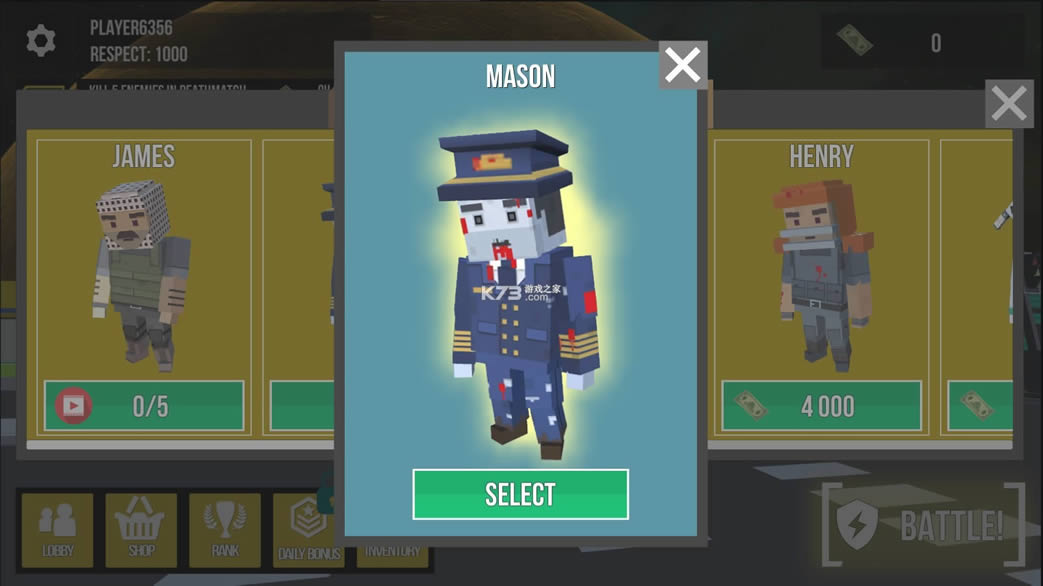Image resolution: width=1043 pixels, height=586 pixels.
Task: Select the Mason character
Action: coord(520,494)
